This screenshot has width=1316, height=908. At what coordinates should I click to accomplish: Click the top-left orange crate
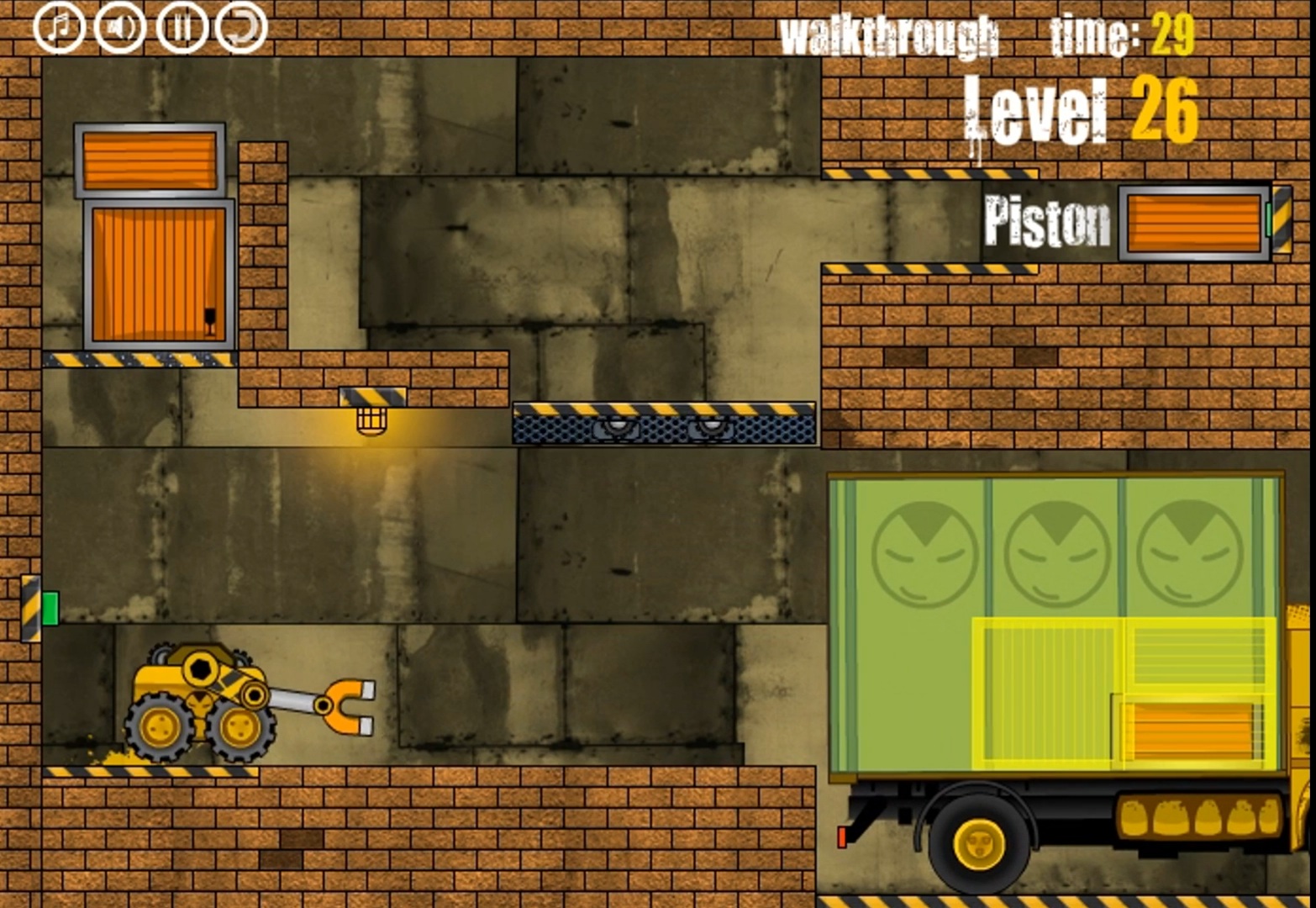150,162
